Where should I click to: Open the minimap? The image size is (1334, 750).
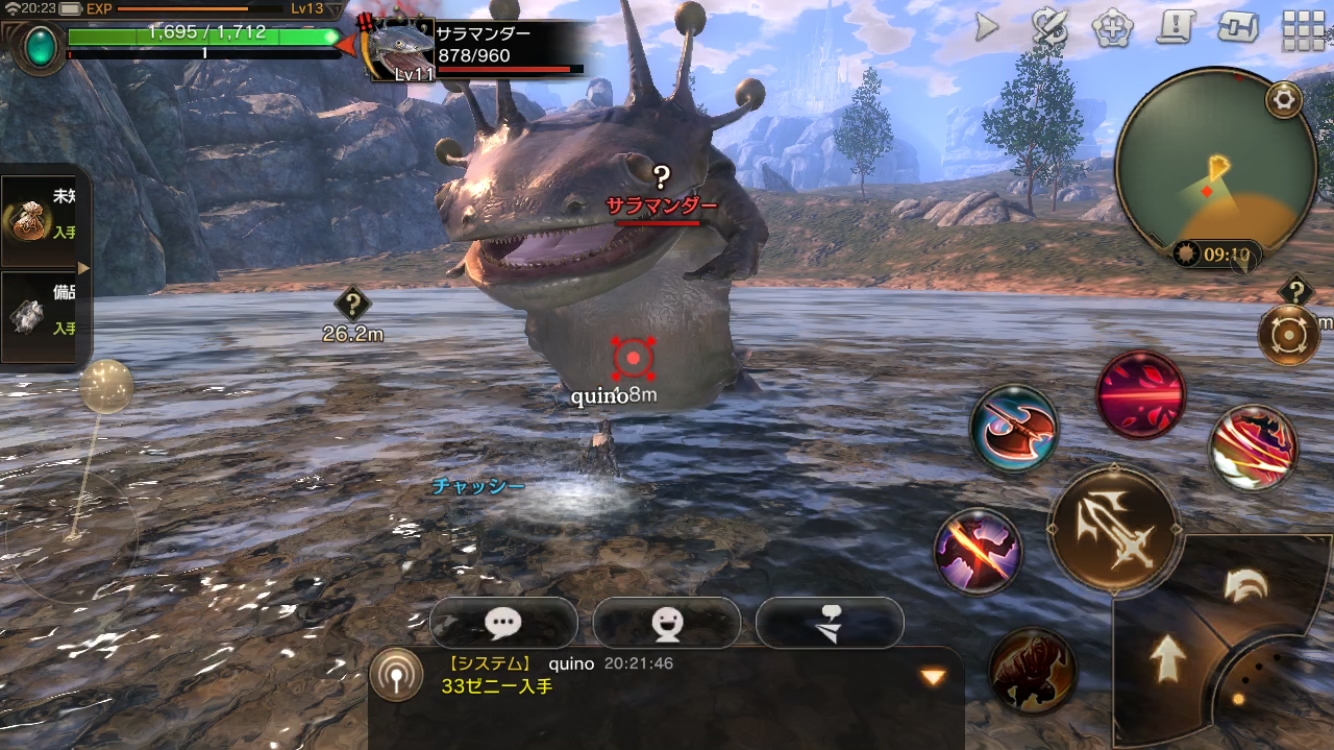tap(1214, 167)
